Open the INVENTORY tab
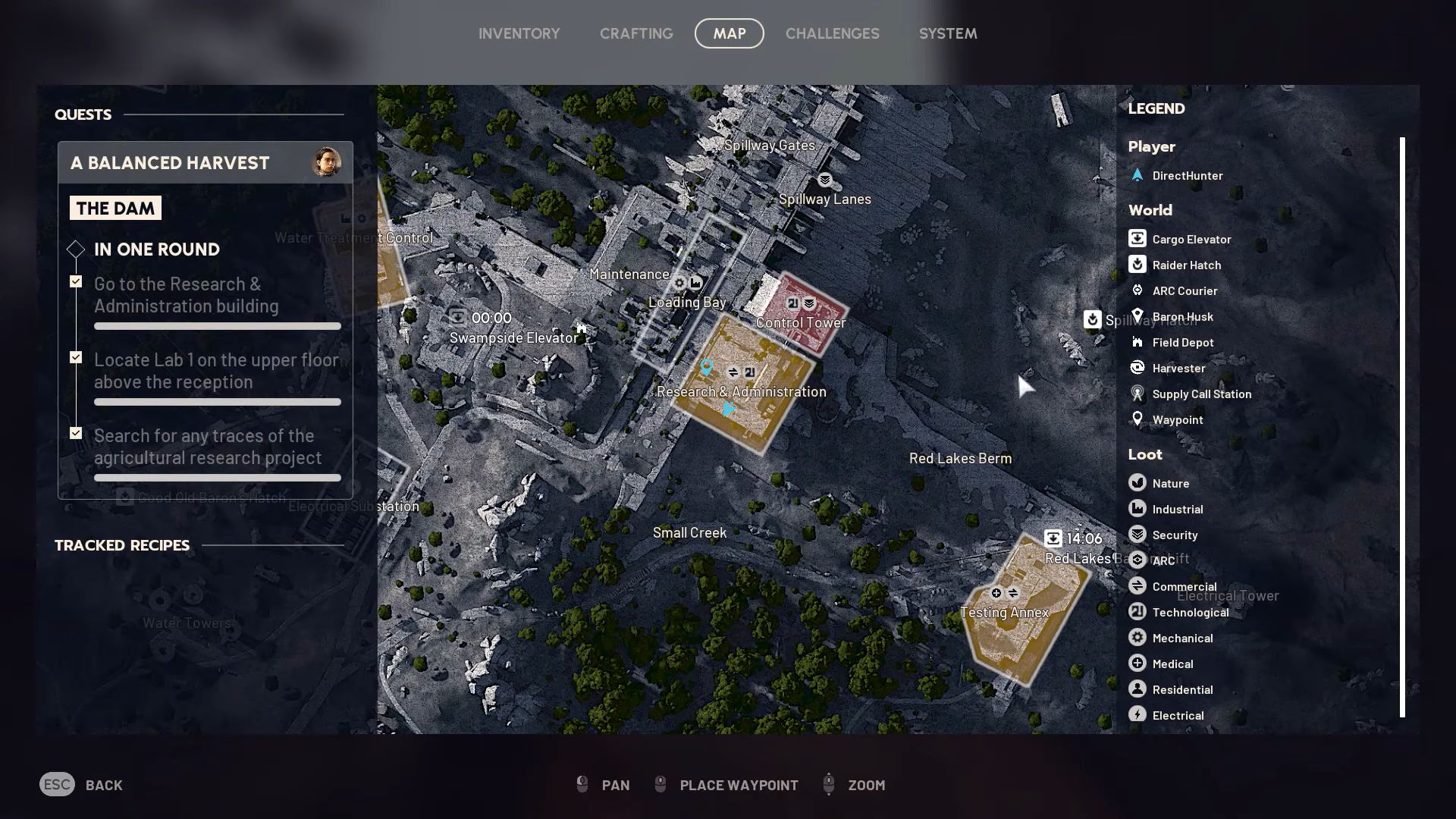This screenshot has width=1456, height=819. 519,33
